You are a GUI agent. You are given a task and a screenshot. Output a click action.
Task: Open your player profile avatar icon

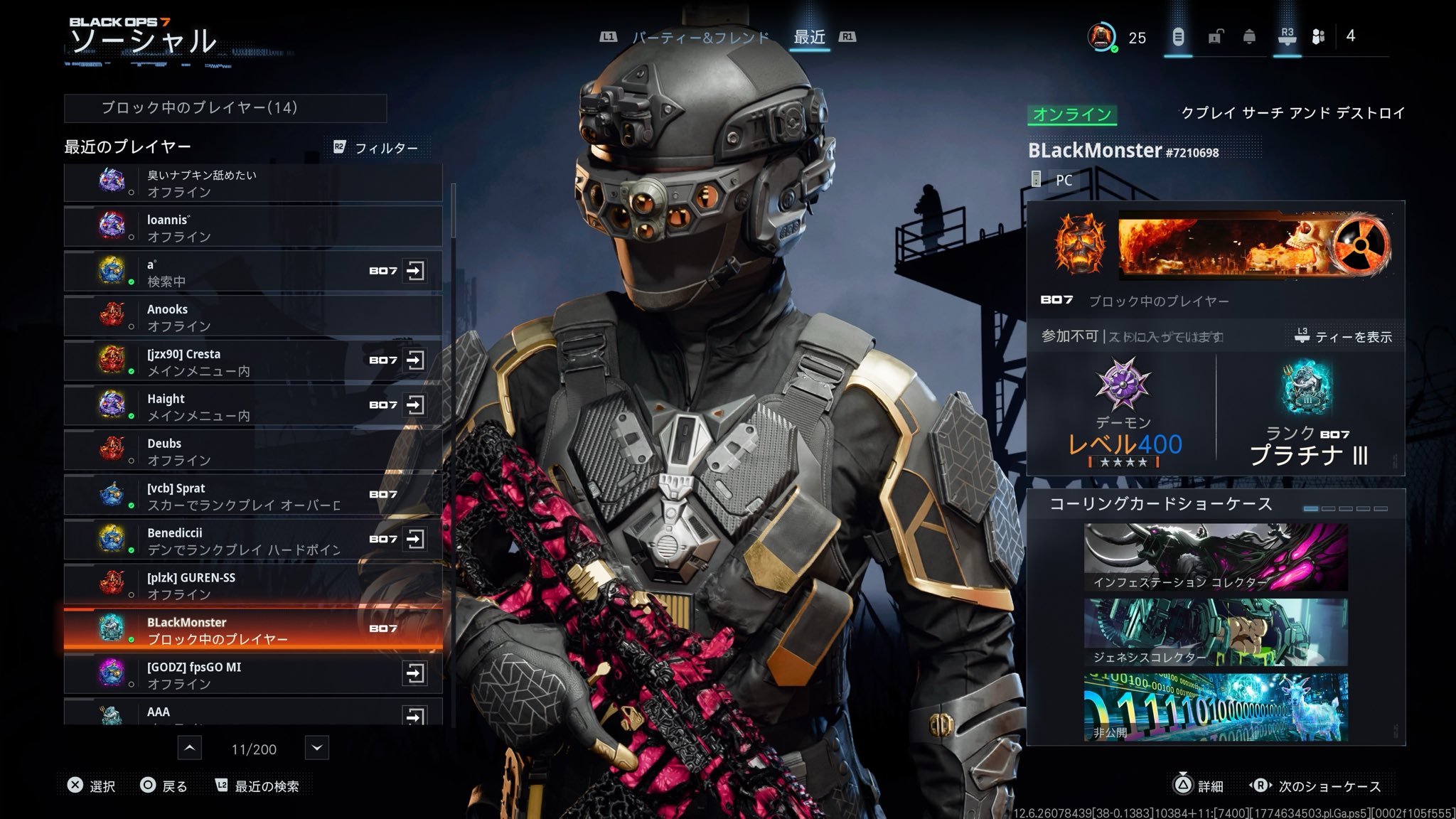(1101, 37)
